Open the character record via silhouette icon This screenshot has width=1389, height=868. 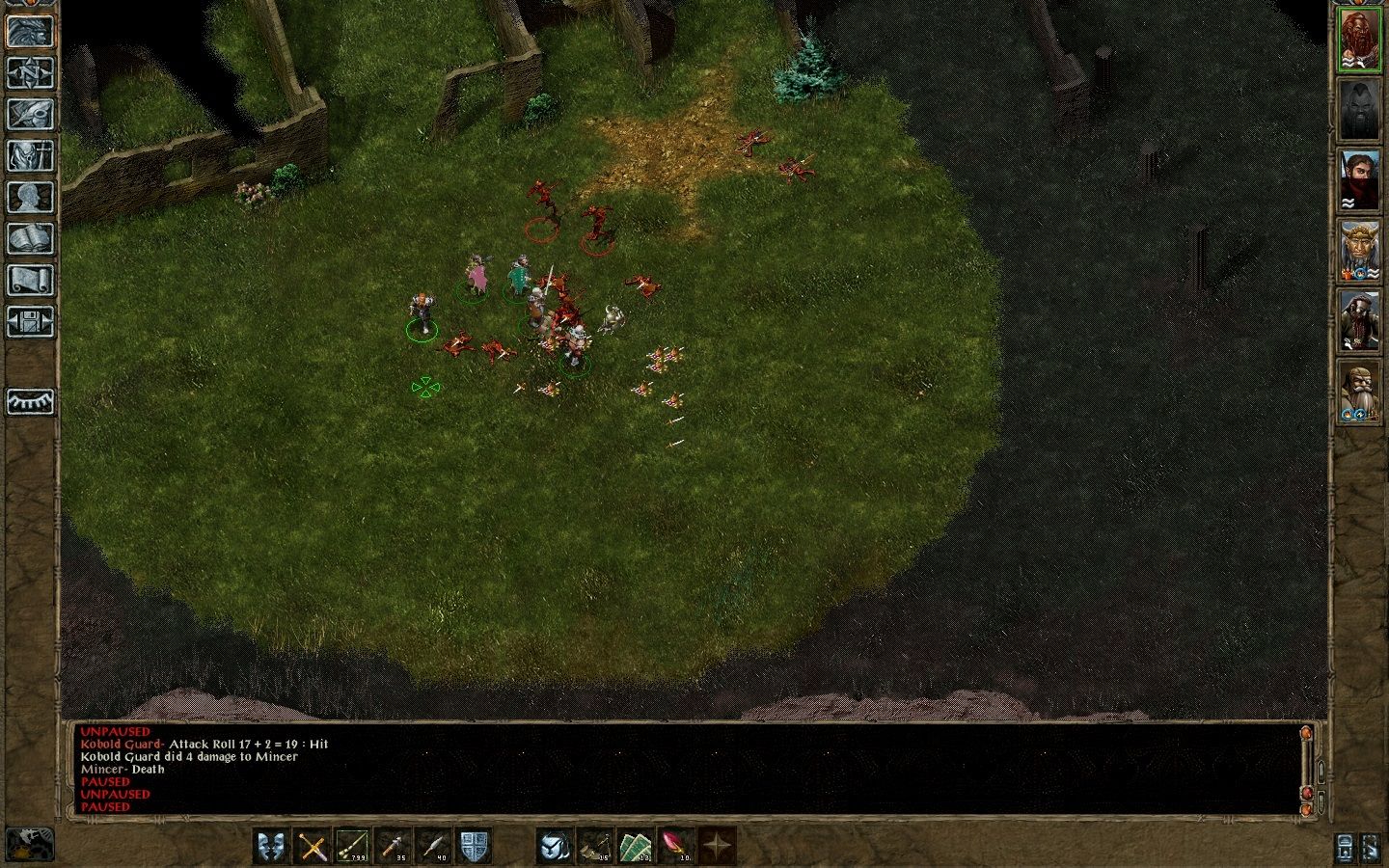tap(30, 197)
